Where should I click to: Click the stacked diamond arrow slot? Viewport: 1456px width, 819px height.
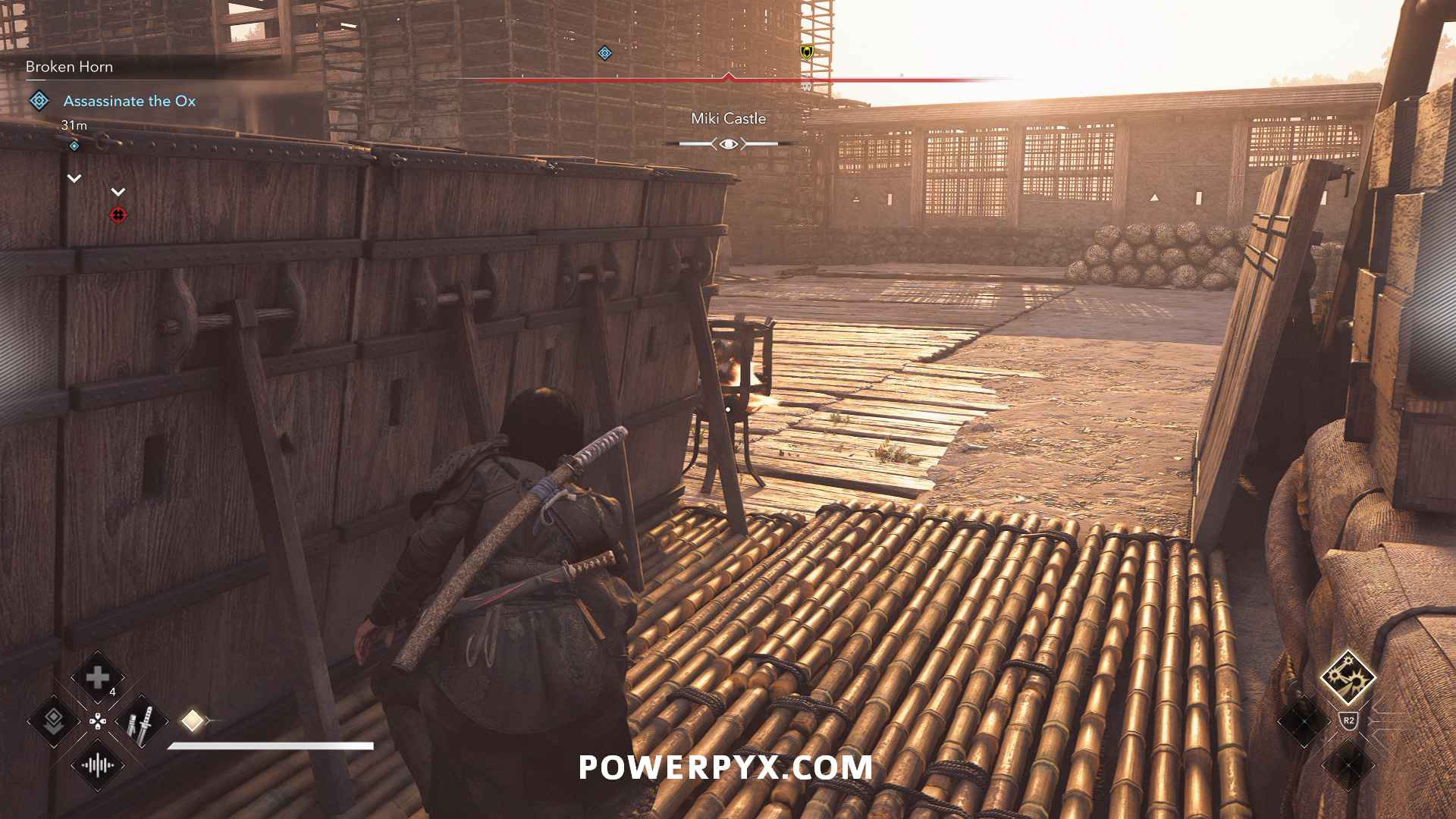[54, 721]
